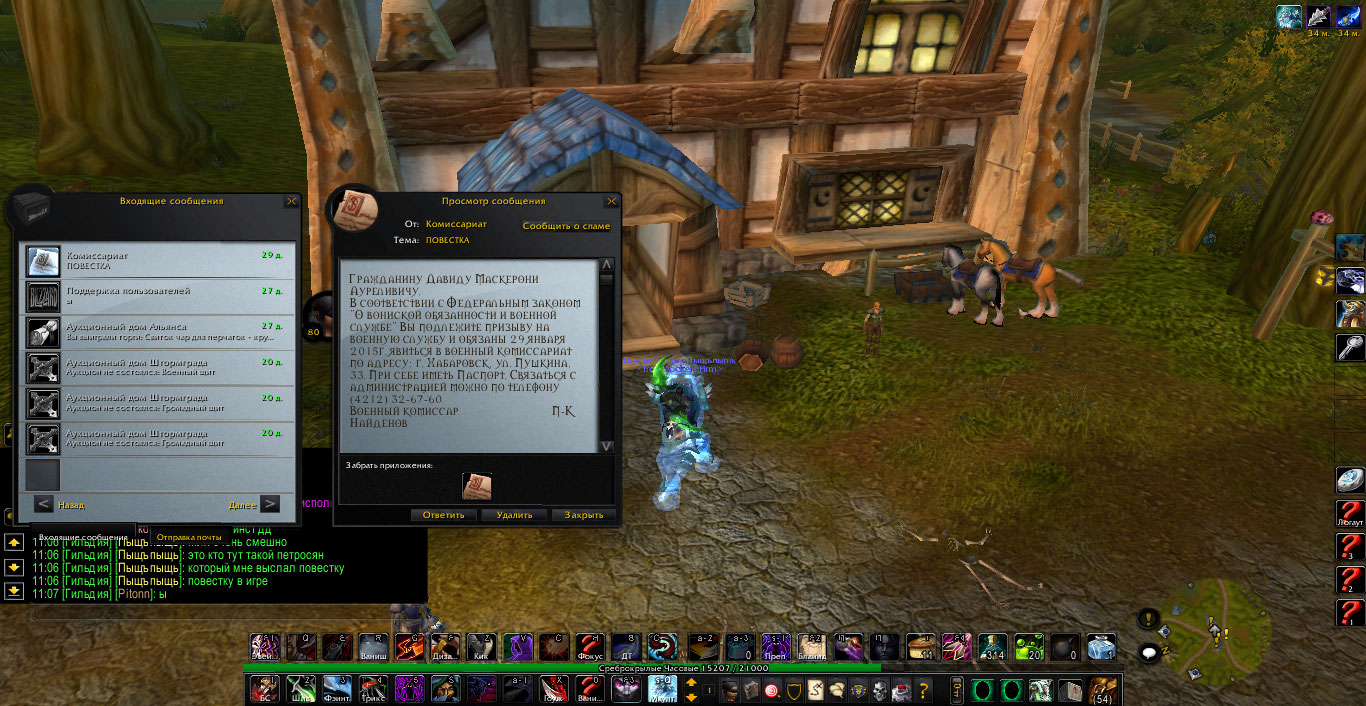Close the inbox window with the X

click(291, 201)
